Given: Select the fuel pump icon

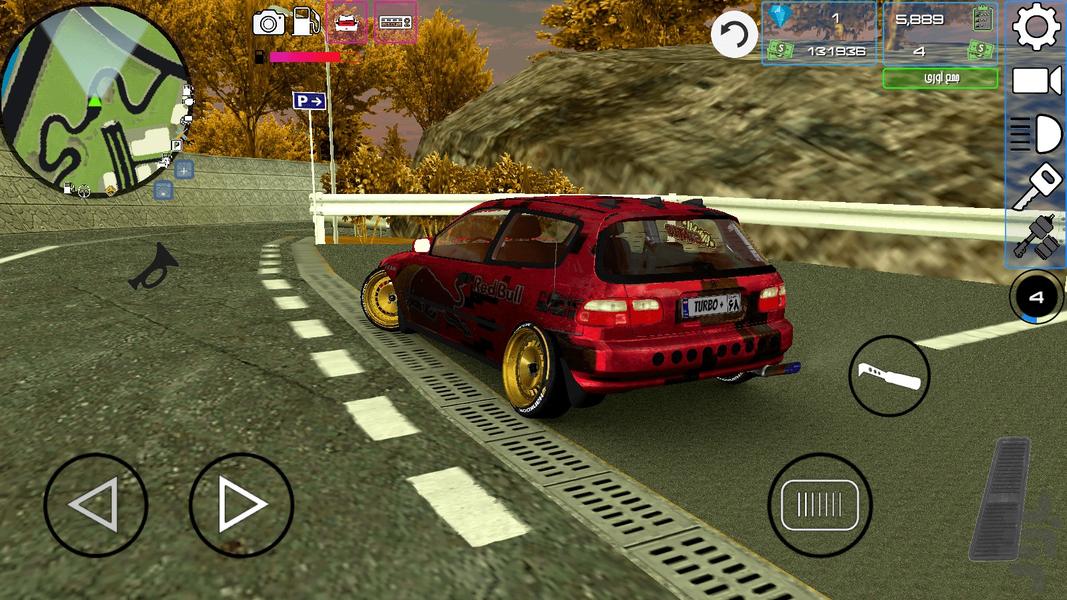Looking at the screenshot, I should coord(307,21).
